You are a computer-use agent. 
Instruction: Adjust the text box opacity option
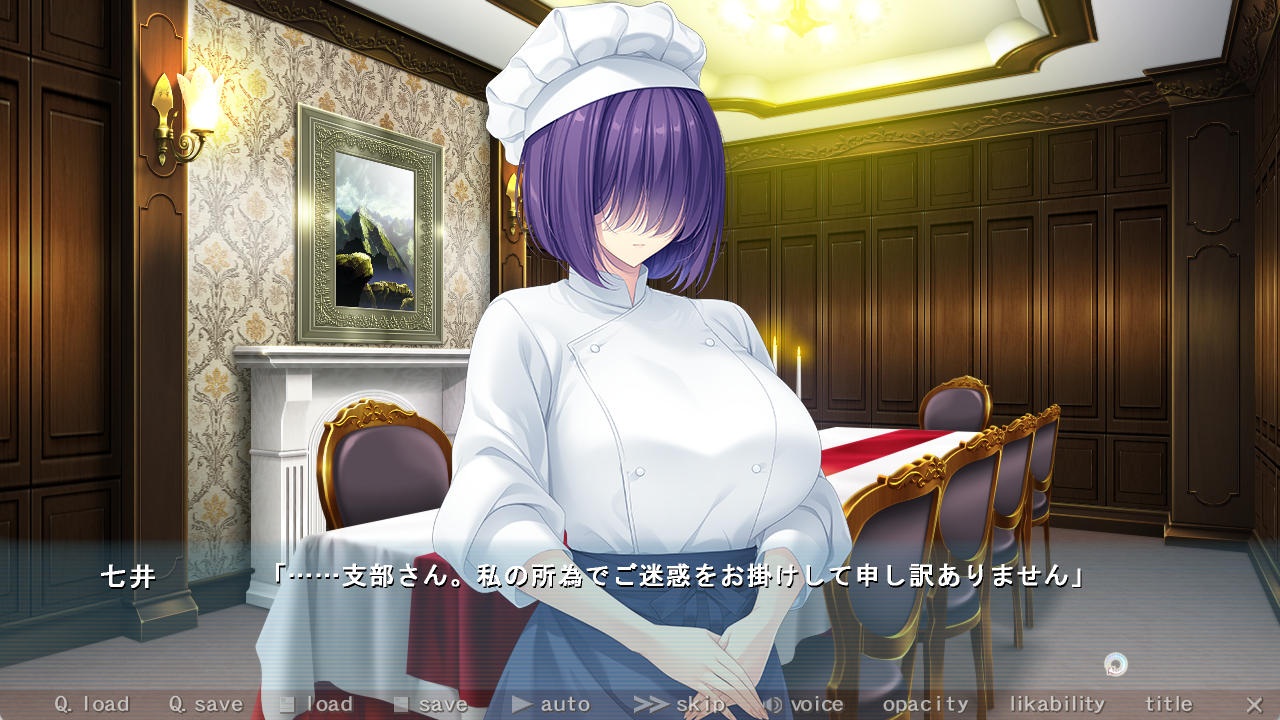point(925,704)
